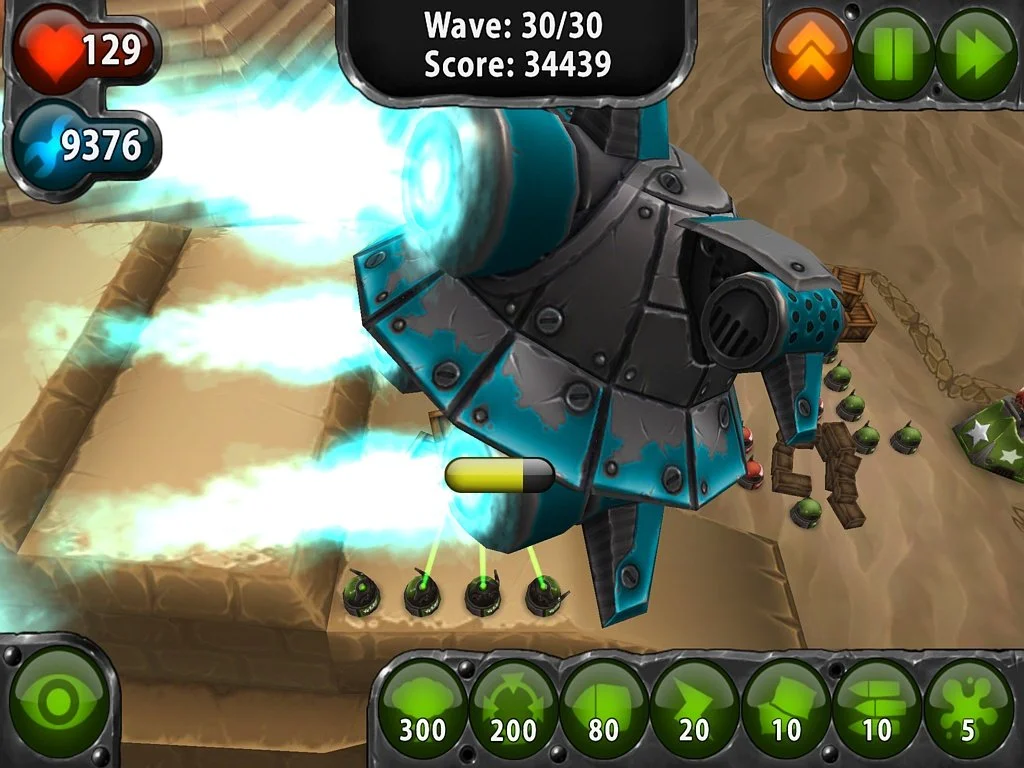Pause the game
Image resolution: width=1024 pixels, height=768 pixels.
(893, 53)
